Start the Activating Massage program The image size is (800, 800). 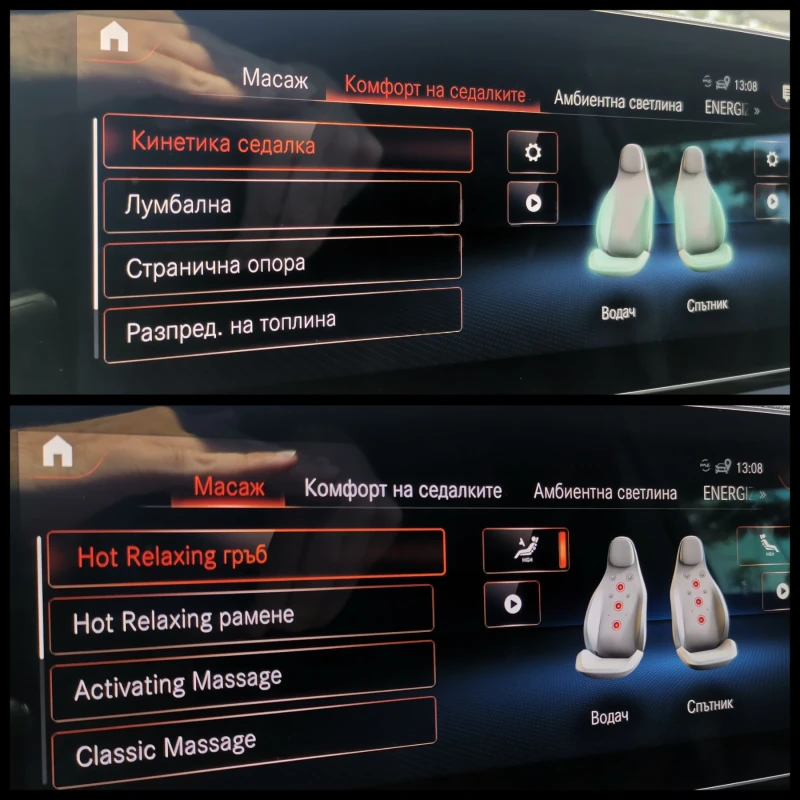241,680
